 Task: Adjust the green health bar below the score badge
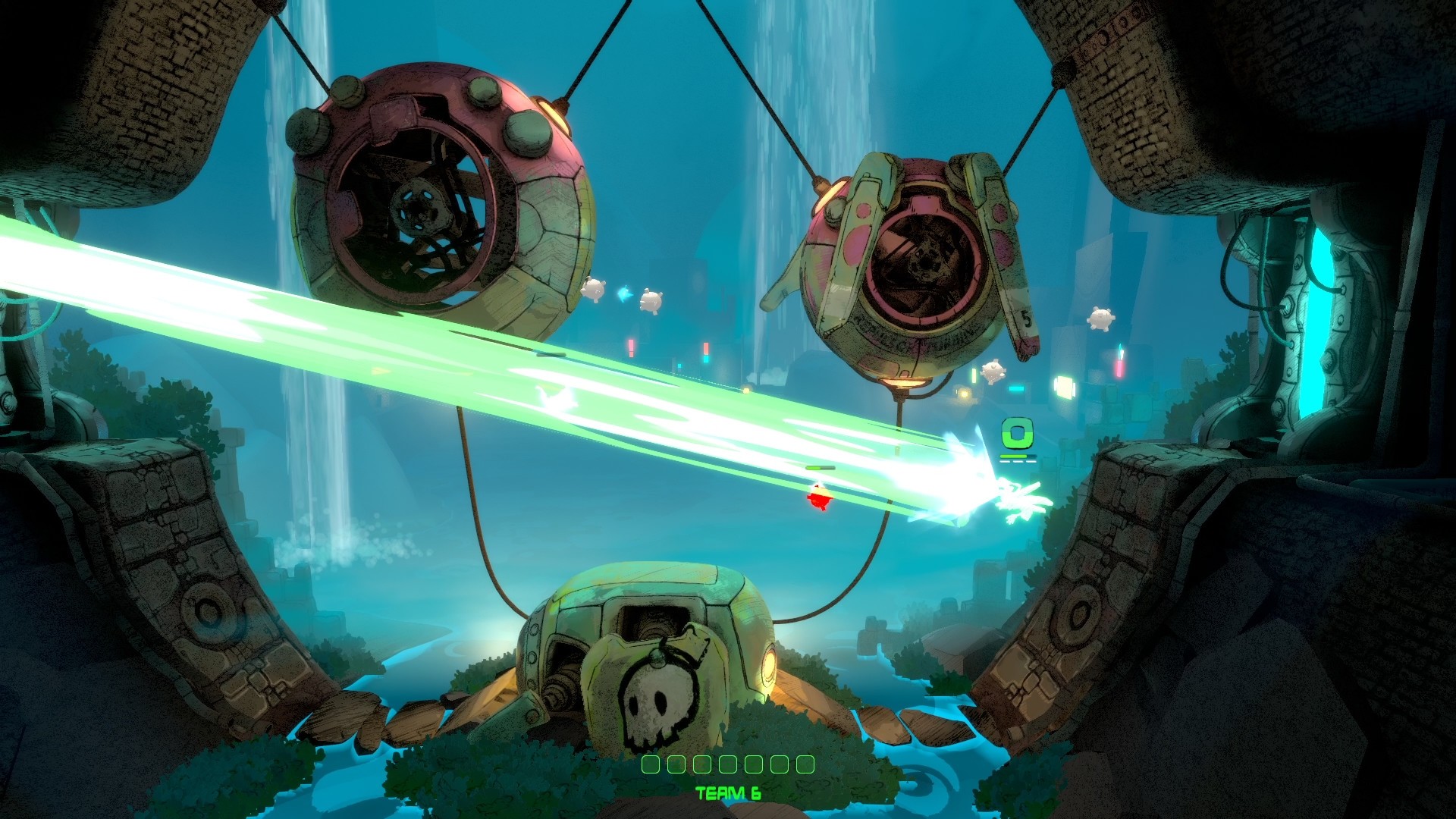(1013, 457)
